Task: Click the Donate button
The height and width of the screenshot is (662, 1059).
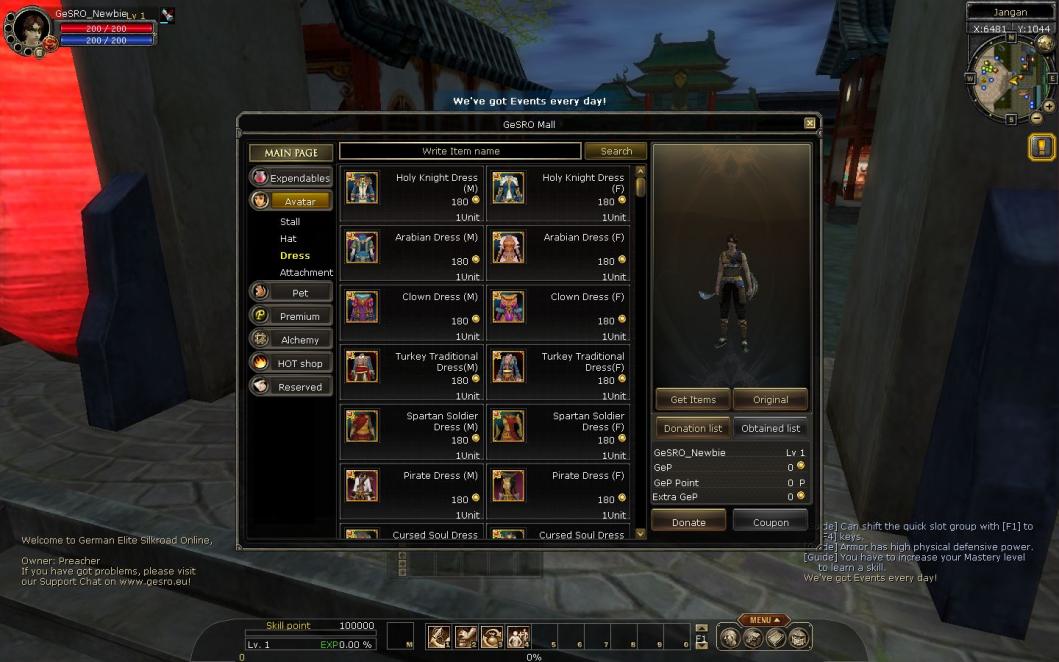Action: [x=688, y=522]
